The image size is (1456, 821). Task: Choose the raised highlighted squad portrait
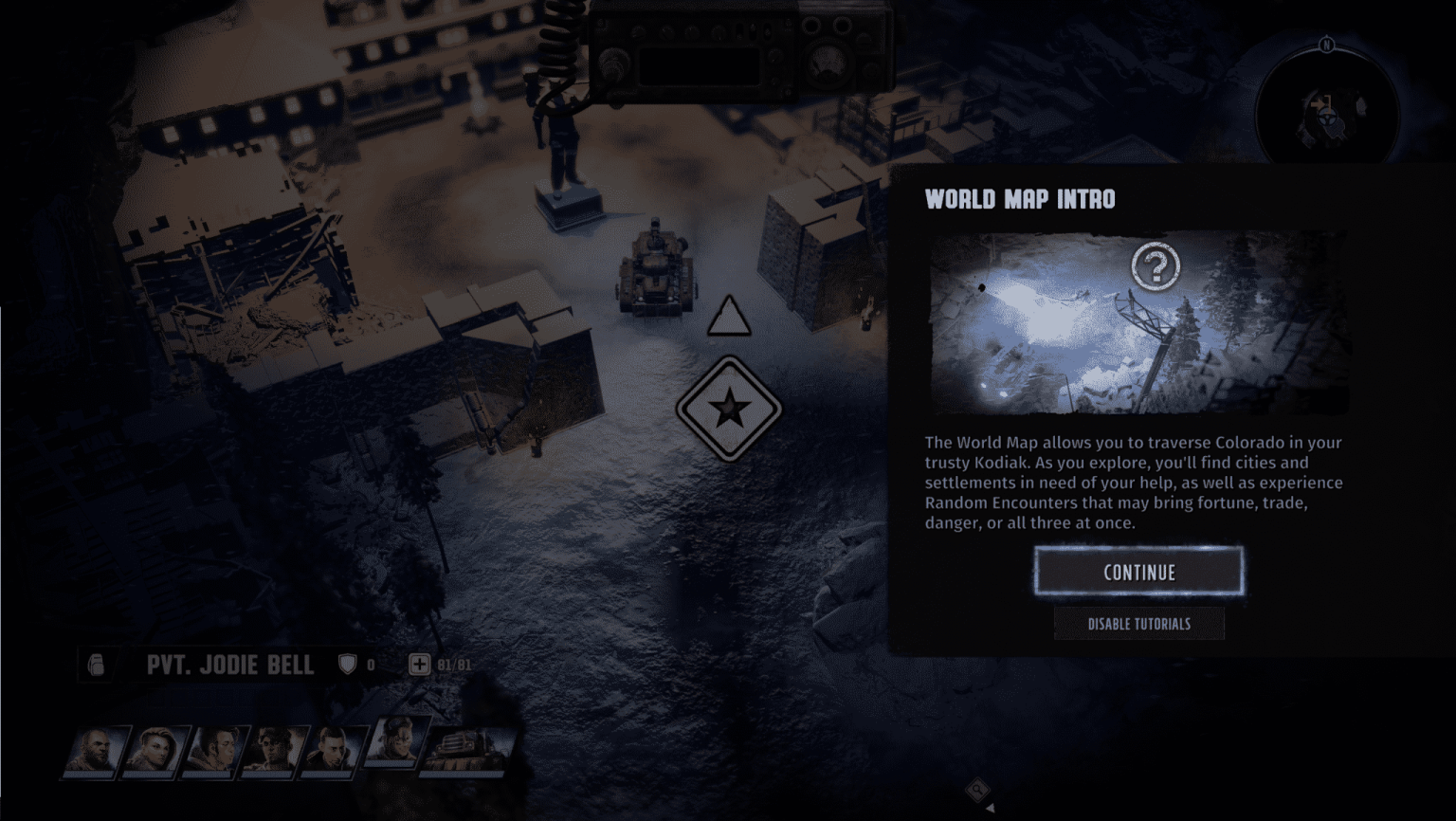pos(398,739)
